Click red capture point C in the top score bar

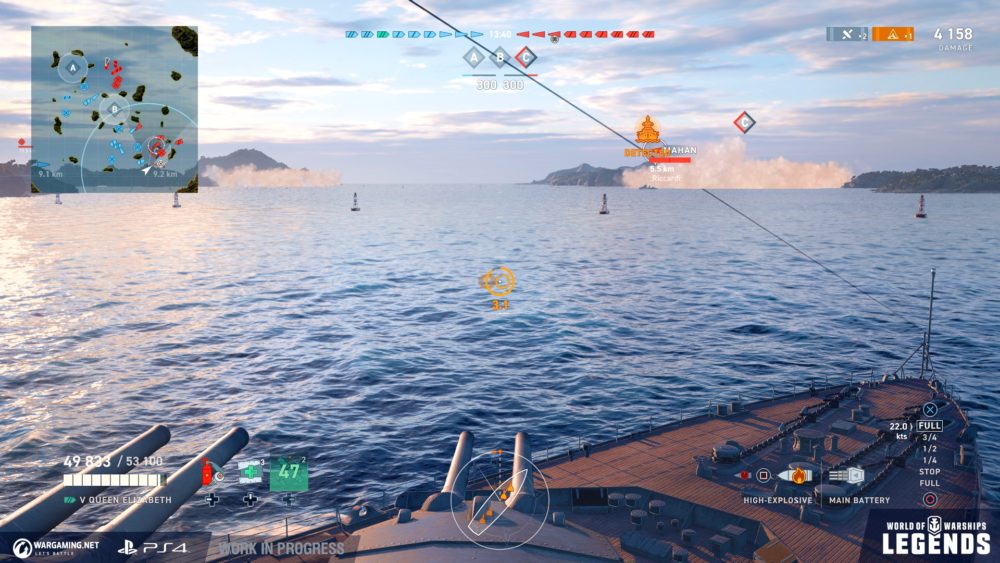tap(526, 58)
